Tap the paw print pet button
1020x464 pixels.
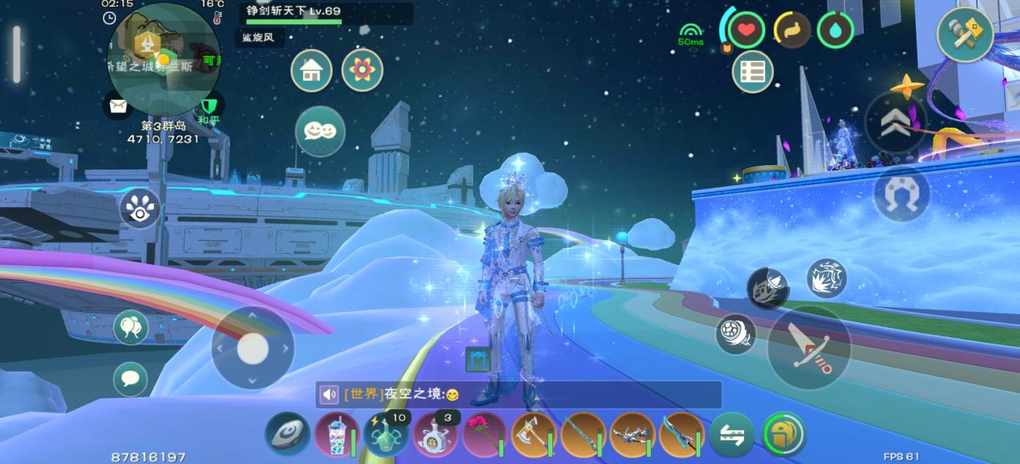tap(140, 208)
